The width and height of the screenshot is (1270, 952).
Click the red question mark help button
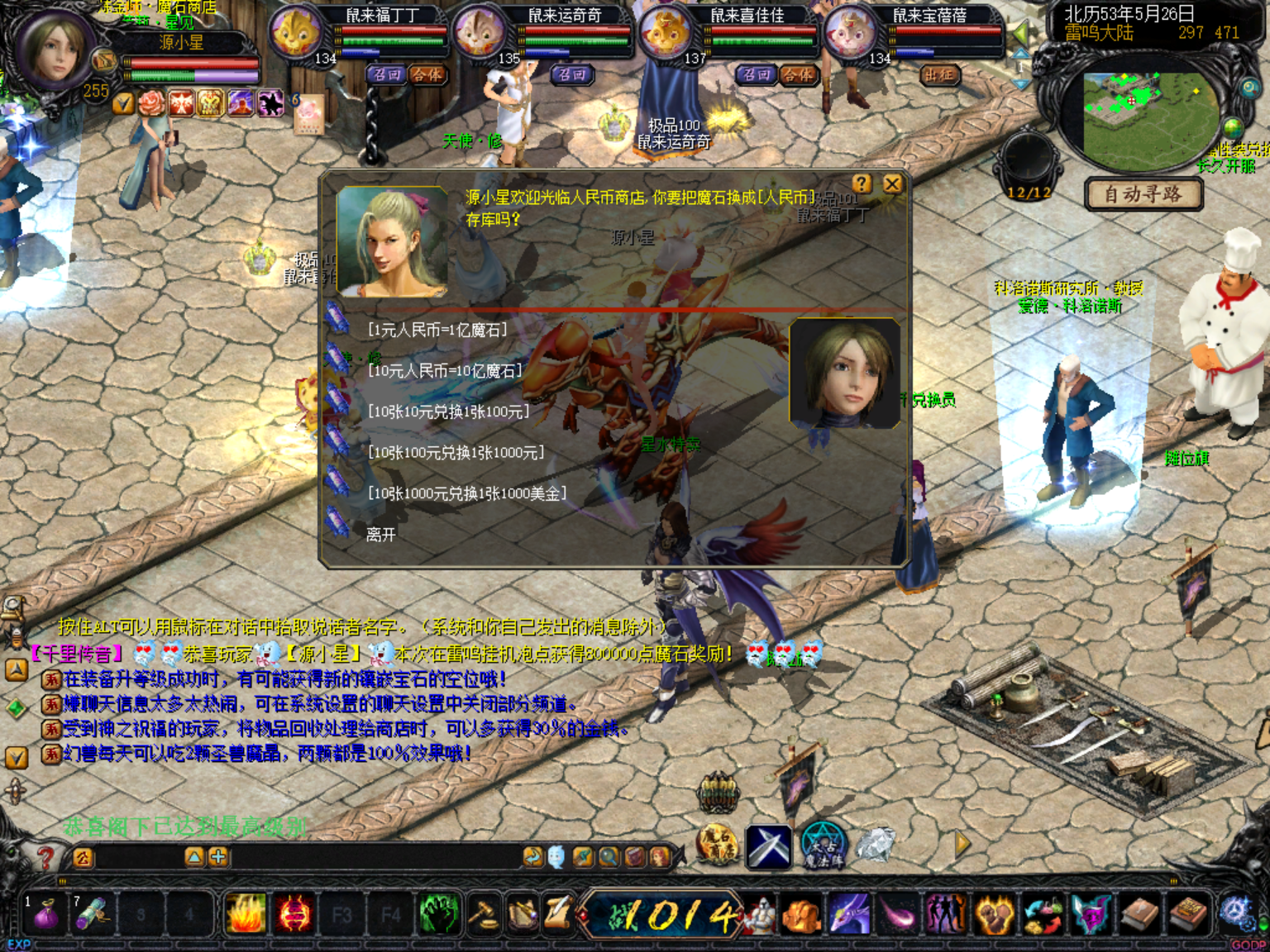(45, 859)
